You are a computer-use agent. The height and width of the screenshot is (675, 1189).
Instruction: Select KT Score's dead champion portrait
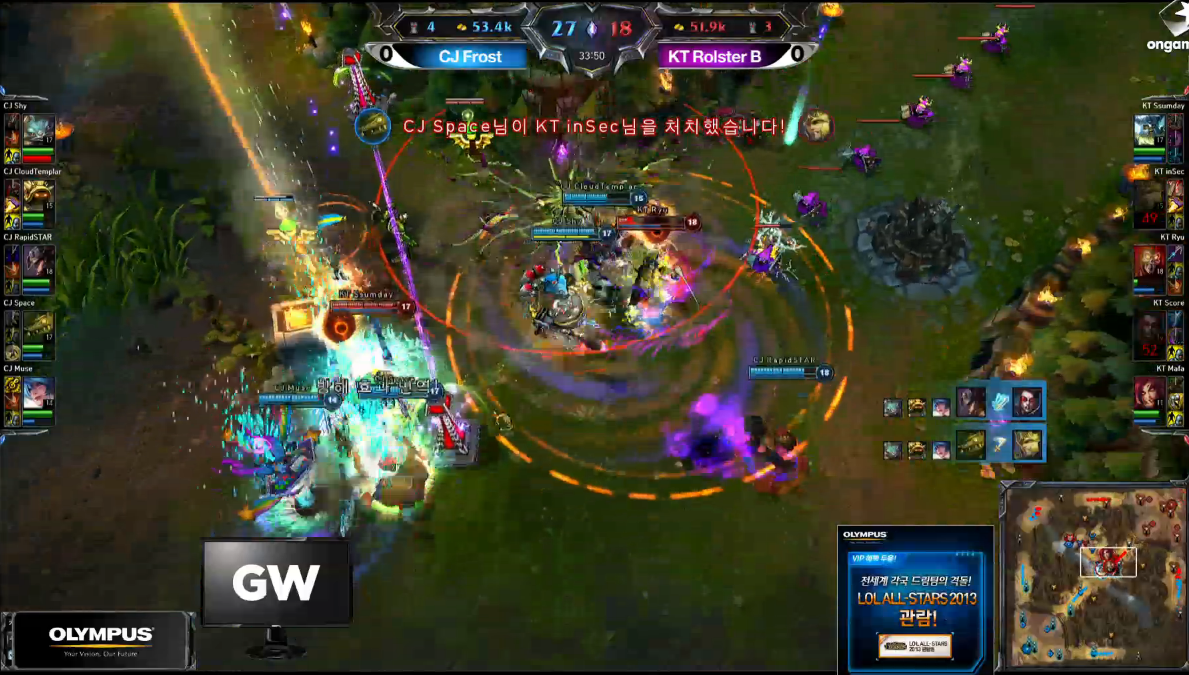click(1151, 328)
